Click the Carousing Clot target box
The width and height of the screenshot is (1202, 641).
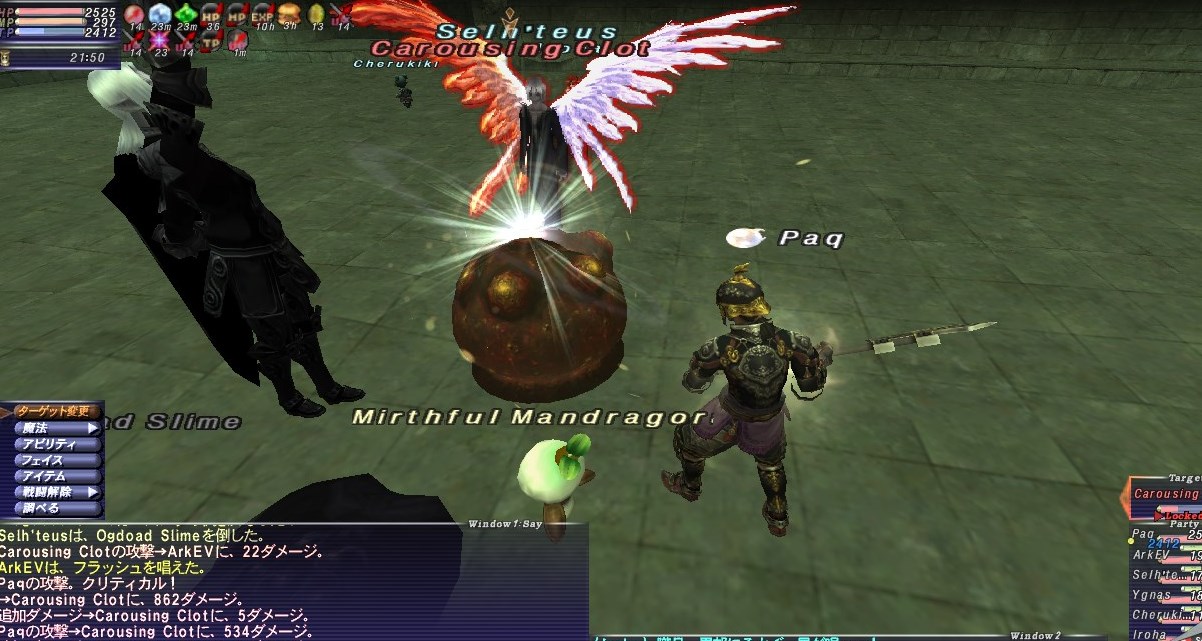[1165, 494]
